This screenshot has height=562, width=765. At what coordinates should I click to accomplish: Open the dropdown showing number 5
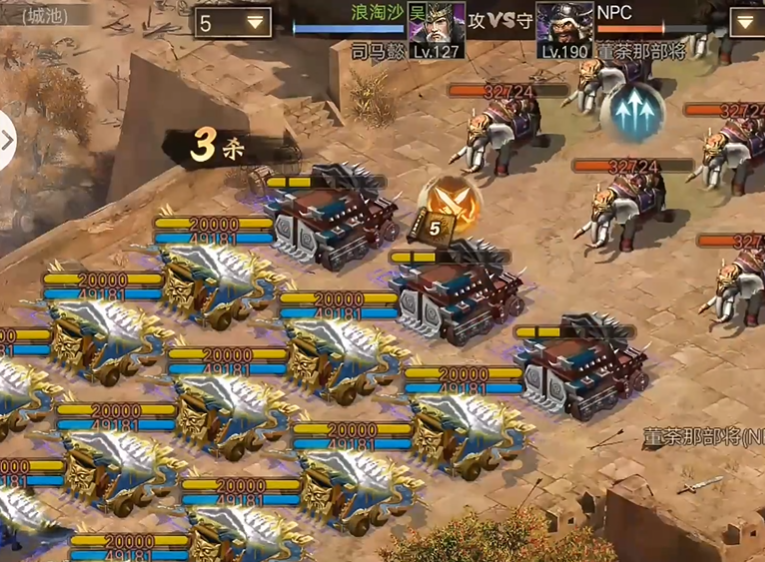coord(233,22)
